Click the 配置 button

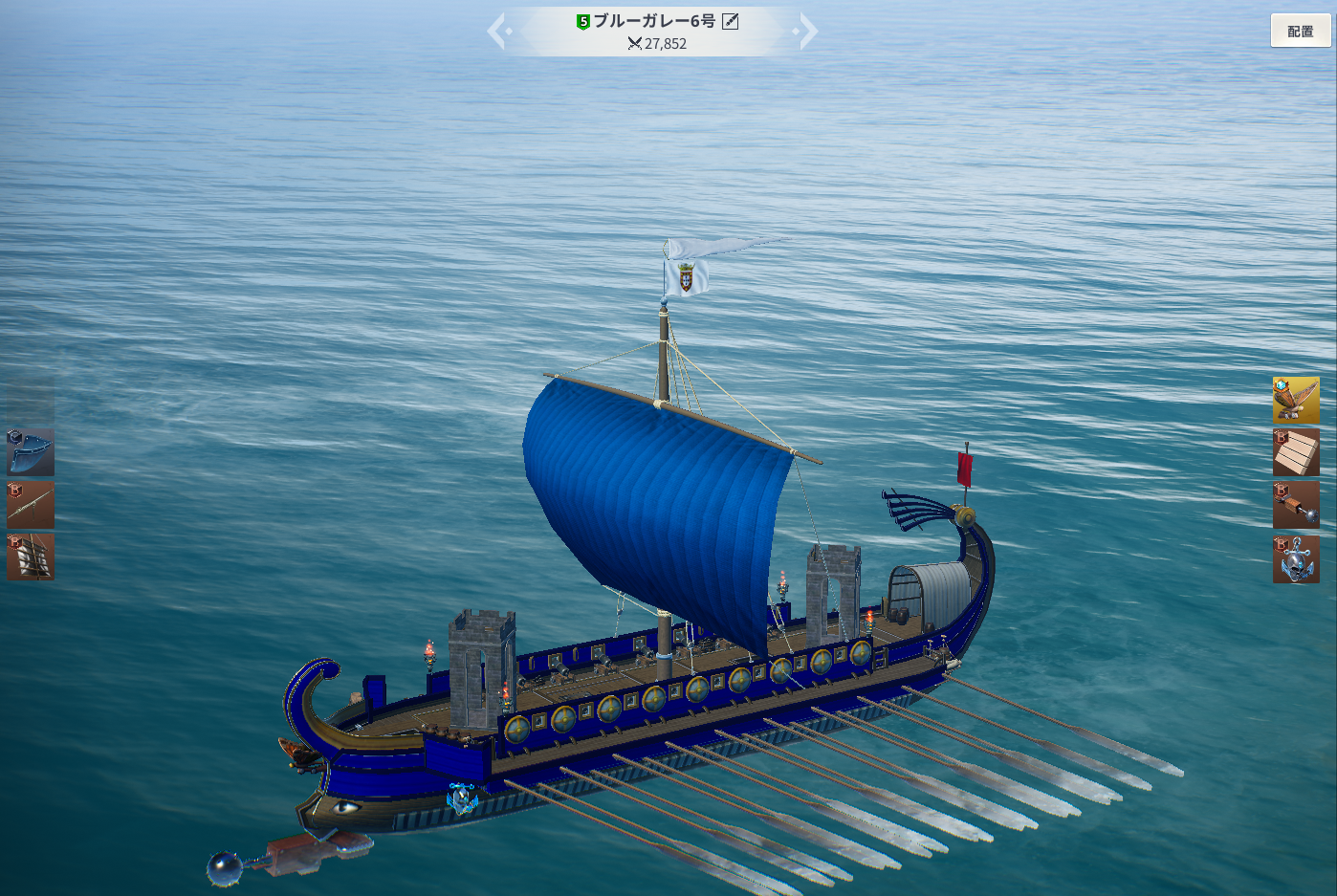(1300, 31)
